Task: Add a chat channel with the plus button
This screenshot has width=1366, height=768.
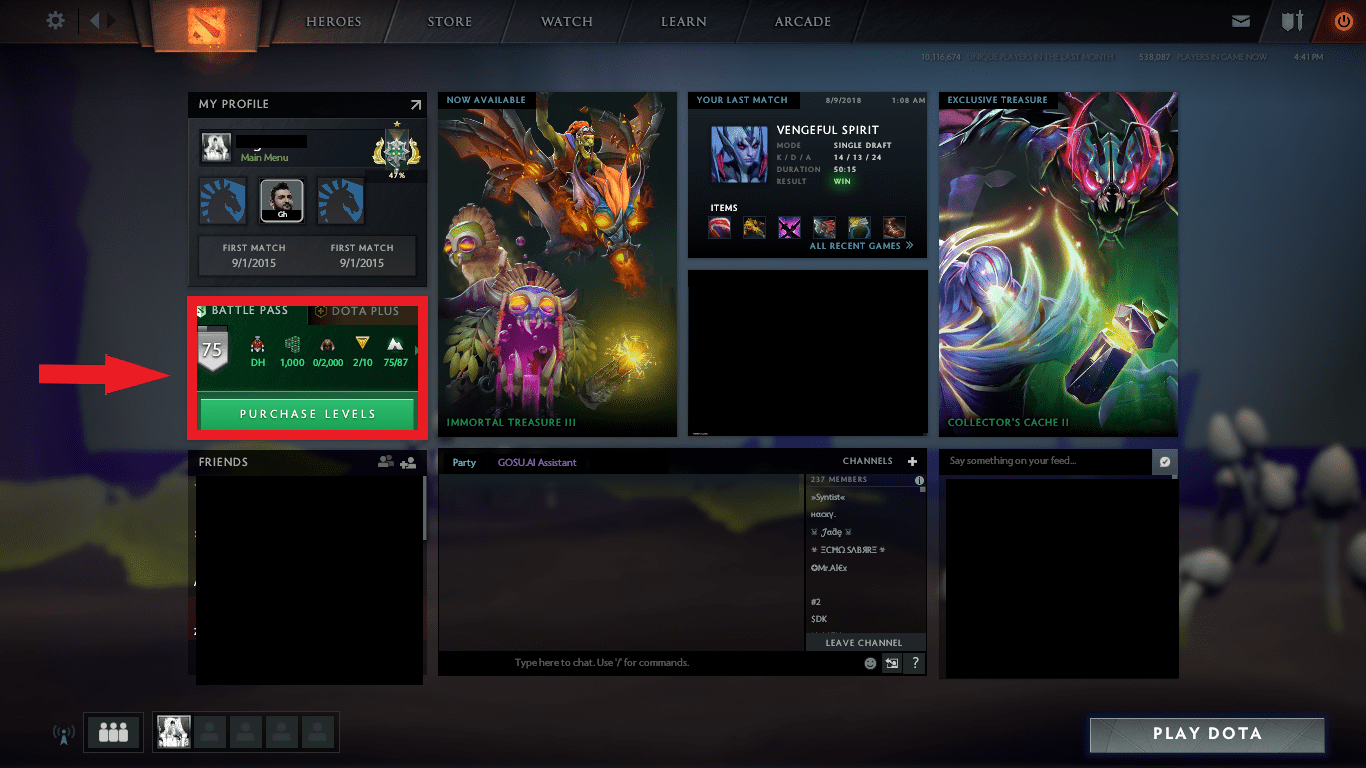Action: (912, 462)
